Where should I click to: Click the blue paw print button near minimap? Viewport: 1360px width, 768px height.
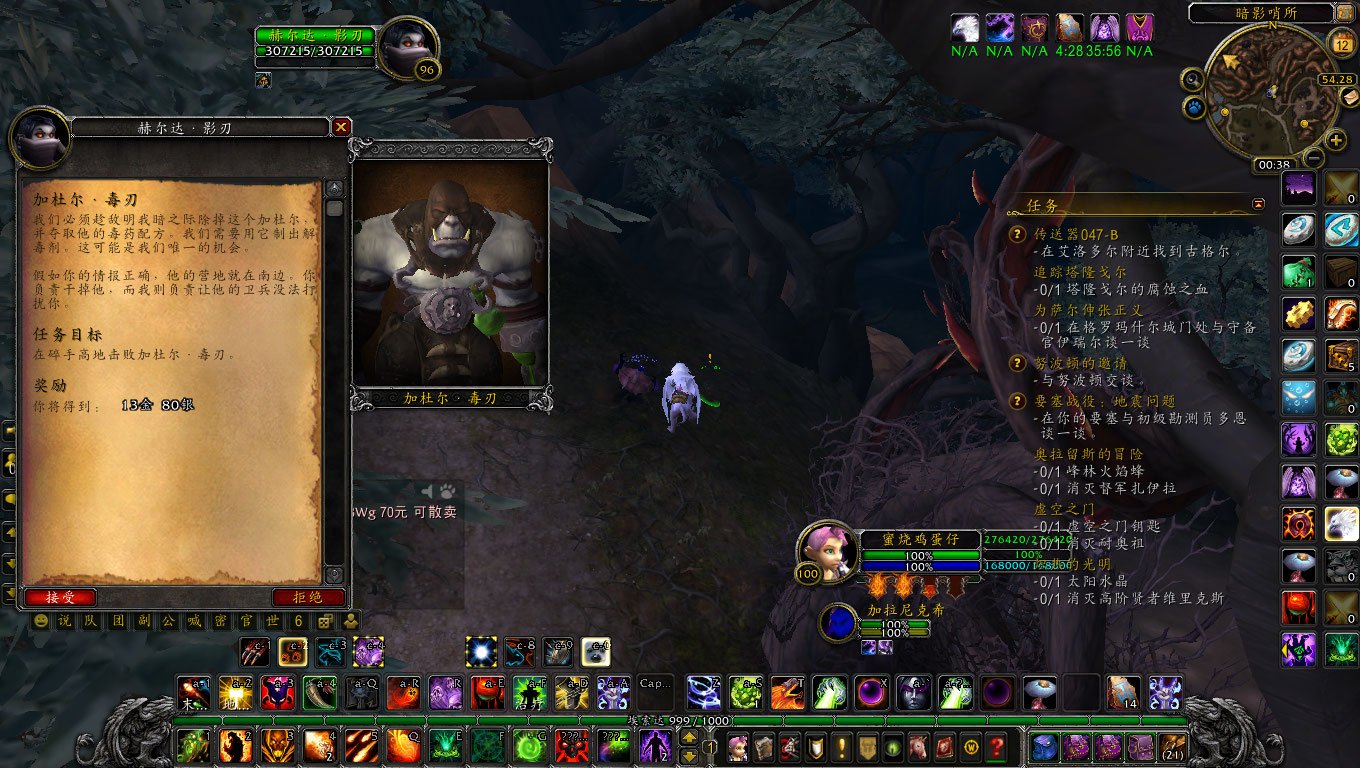tap(1194, 106)
